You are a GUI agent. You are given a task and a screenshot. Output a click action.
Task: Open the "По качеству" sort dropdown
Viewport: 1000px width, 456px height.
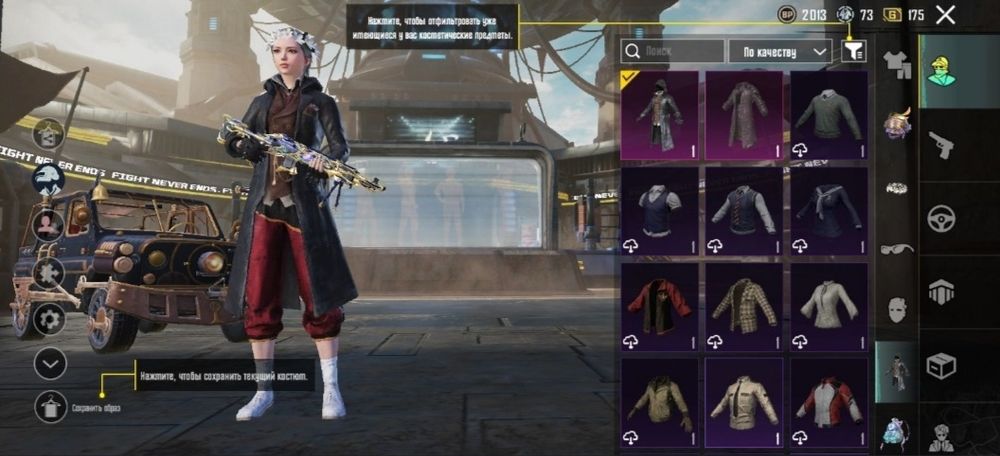click(x=781, y=51)
